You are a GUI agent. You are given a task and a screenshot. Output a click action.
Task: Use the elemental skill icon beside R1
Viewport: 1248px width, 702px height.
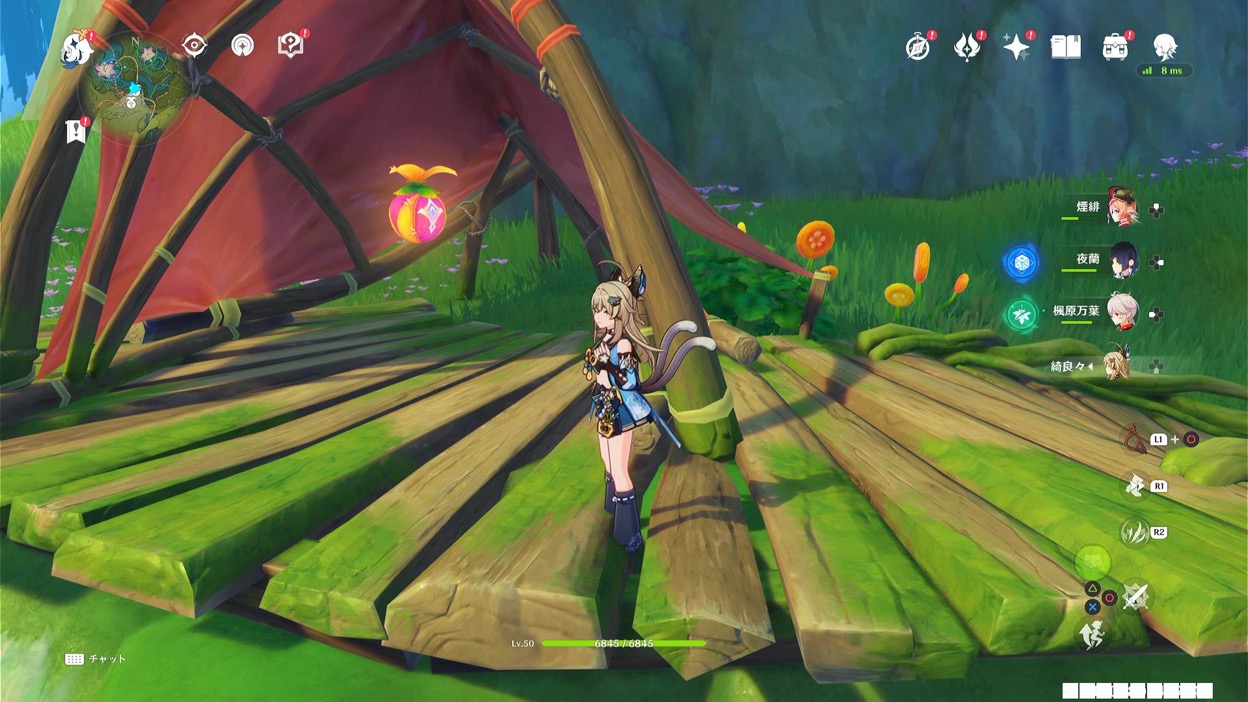pos(1135,485)
